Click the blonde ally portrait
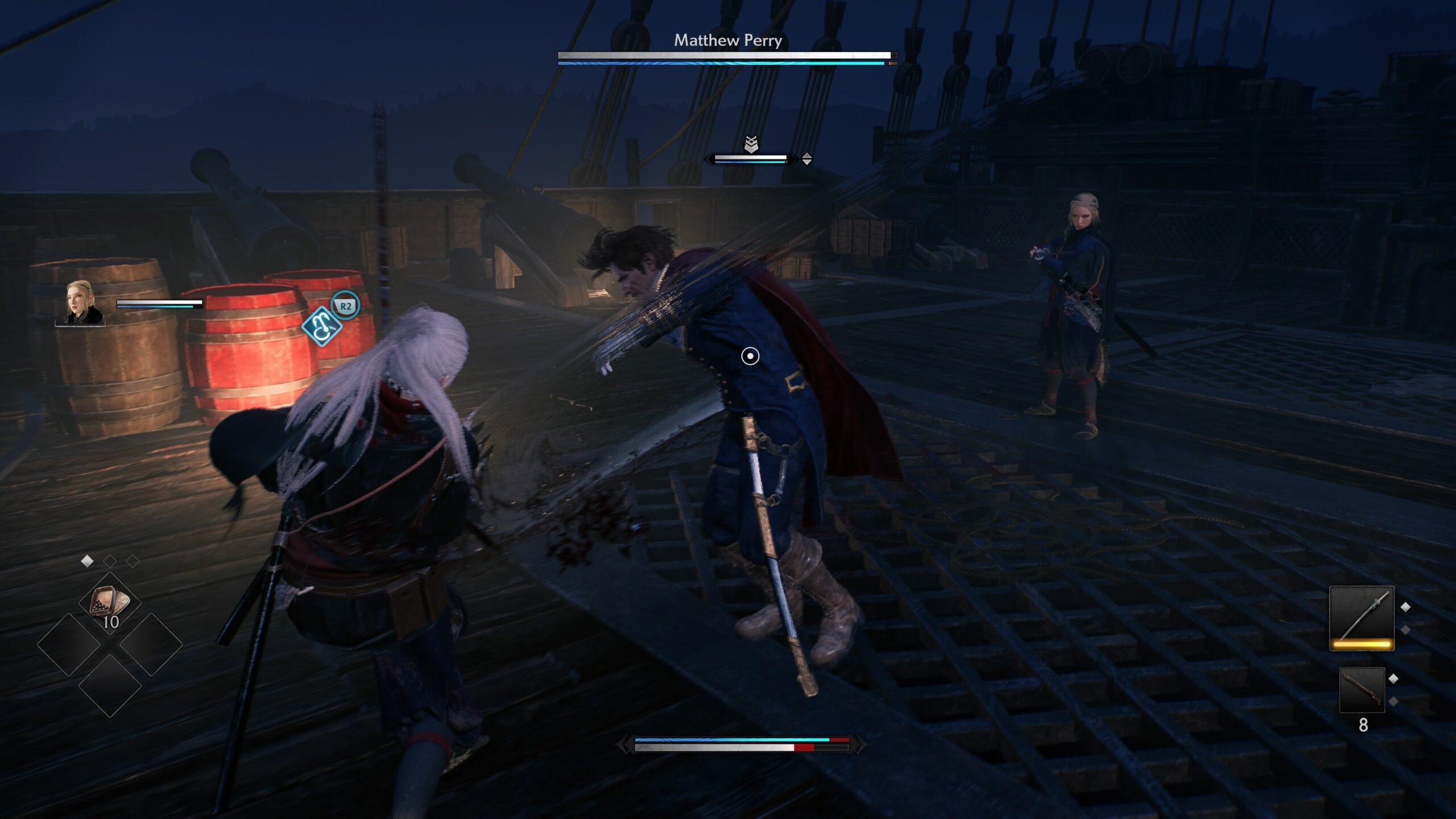Screen dimensions: 1456x819 pos(81,304)
